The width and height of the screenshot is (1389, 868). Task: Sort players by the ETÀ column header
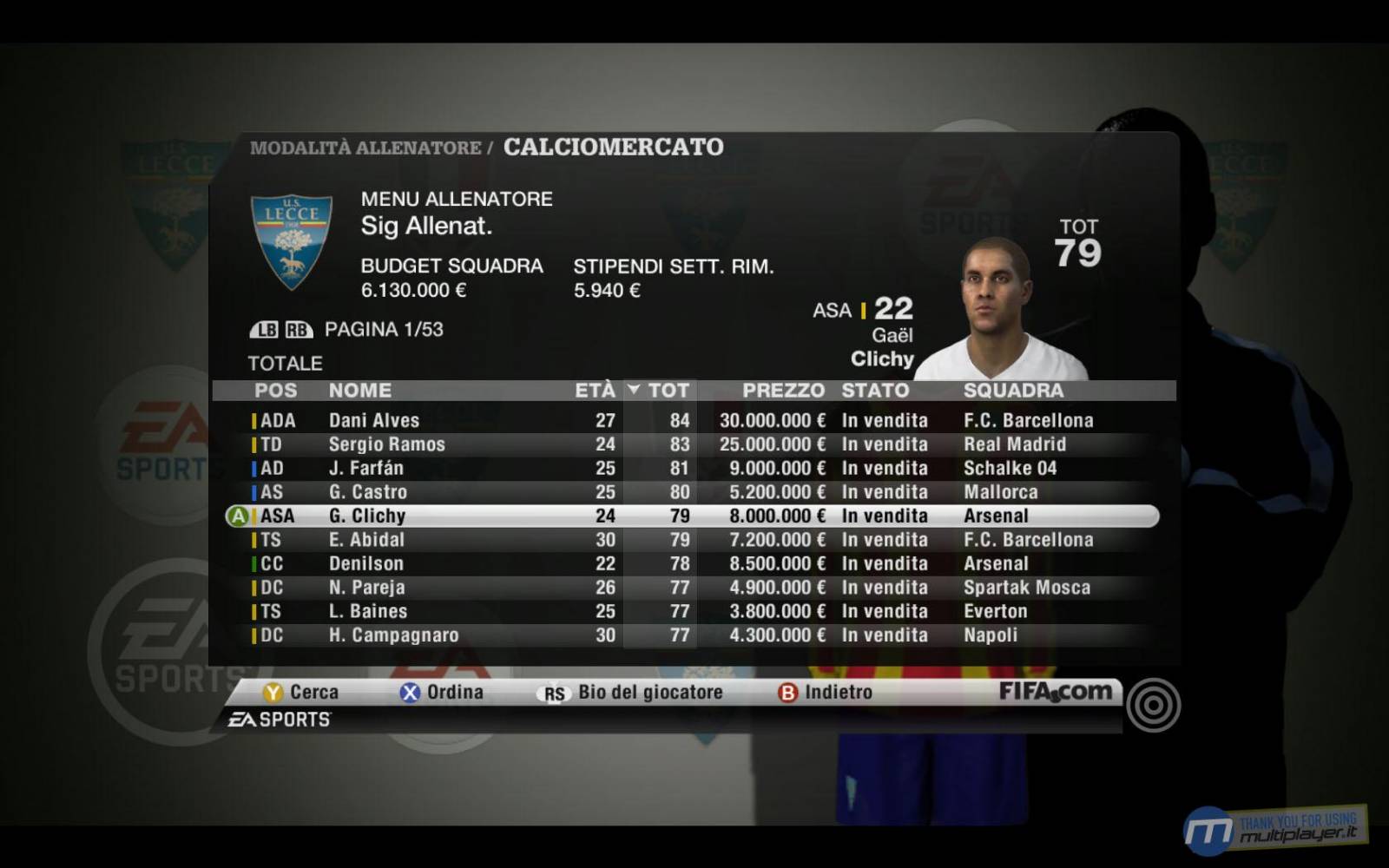coord(595,391)
